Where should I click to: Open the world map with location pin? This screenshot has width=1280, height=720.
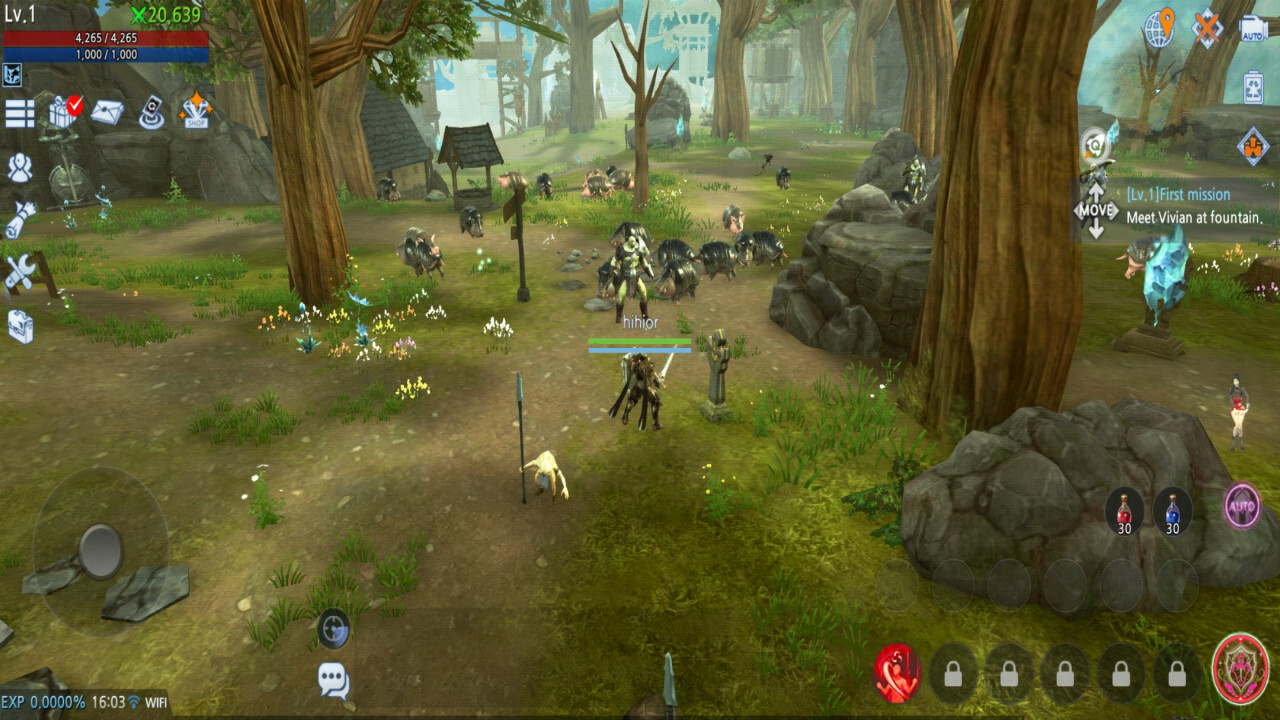[1160, 26]
